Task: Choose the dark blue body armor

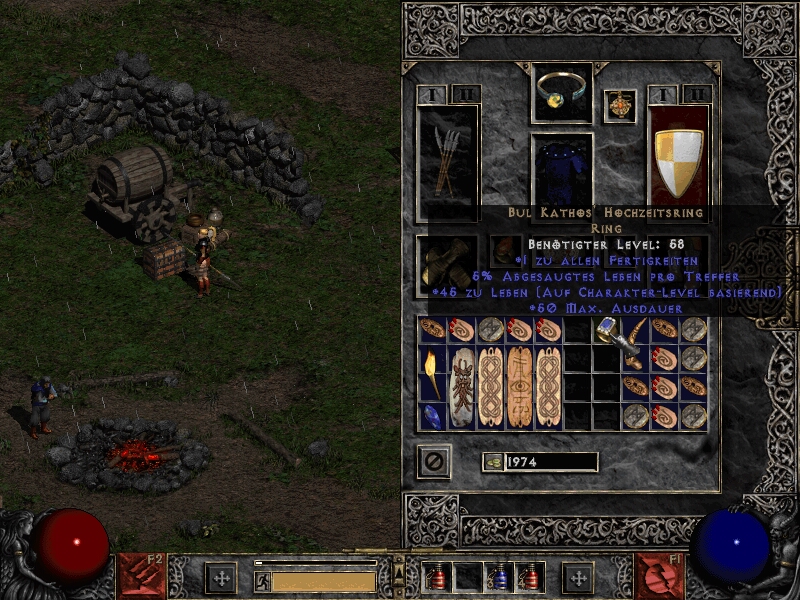Action: pyautogui.click(x=562, y=168)
